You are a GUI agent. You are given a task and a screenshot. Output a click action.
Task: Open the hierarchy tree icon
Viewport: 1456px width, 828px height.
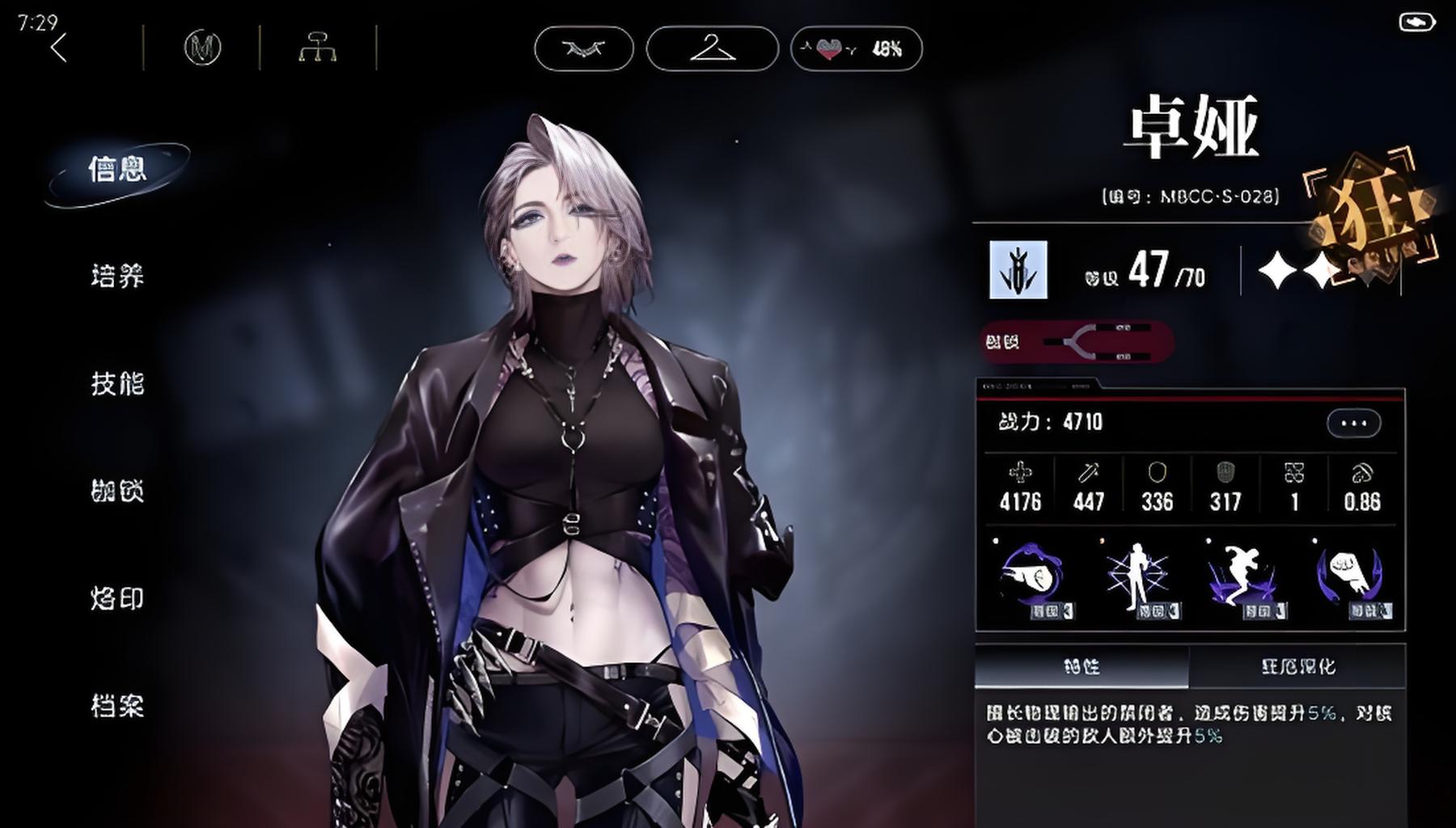coord(318,49)
